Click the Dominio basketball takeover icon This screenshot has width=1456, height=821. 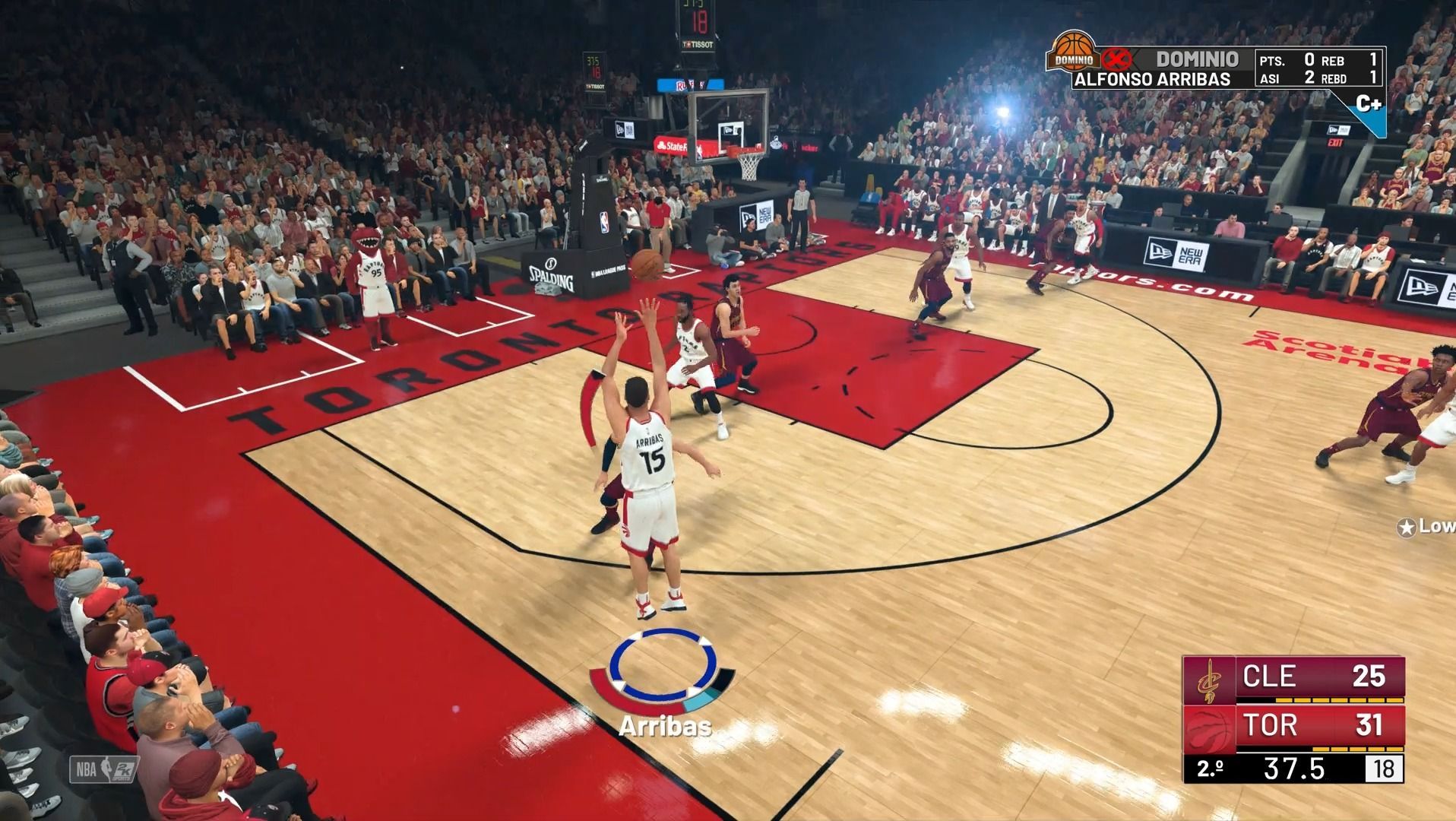coord(1072,53)
